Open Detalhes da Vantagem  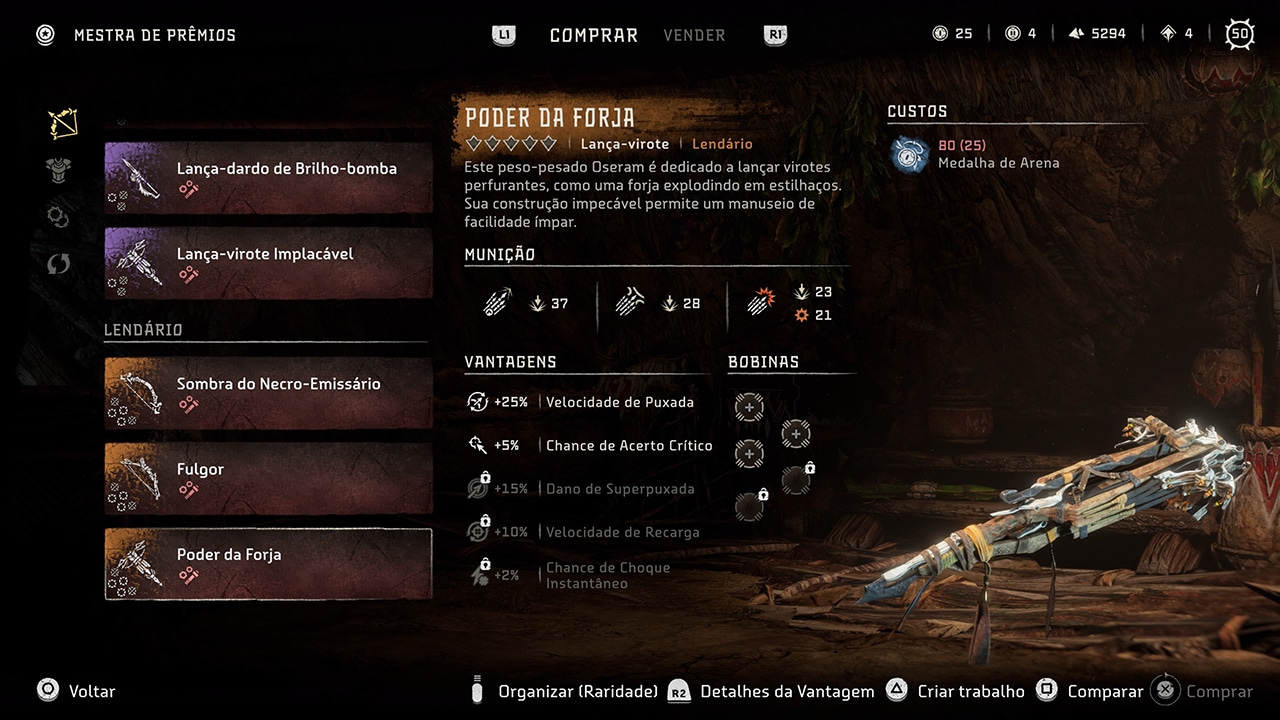[x=787, y=691]
